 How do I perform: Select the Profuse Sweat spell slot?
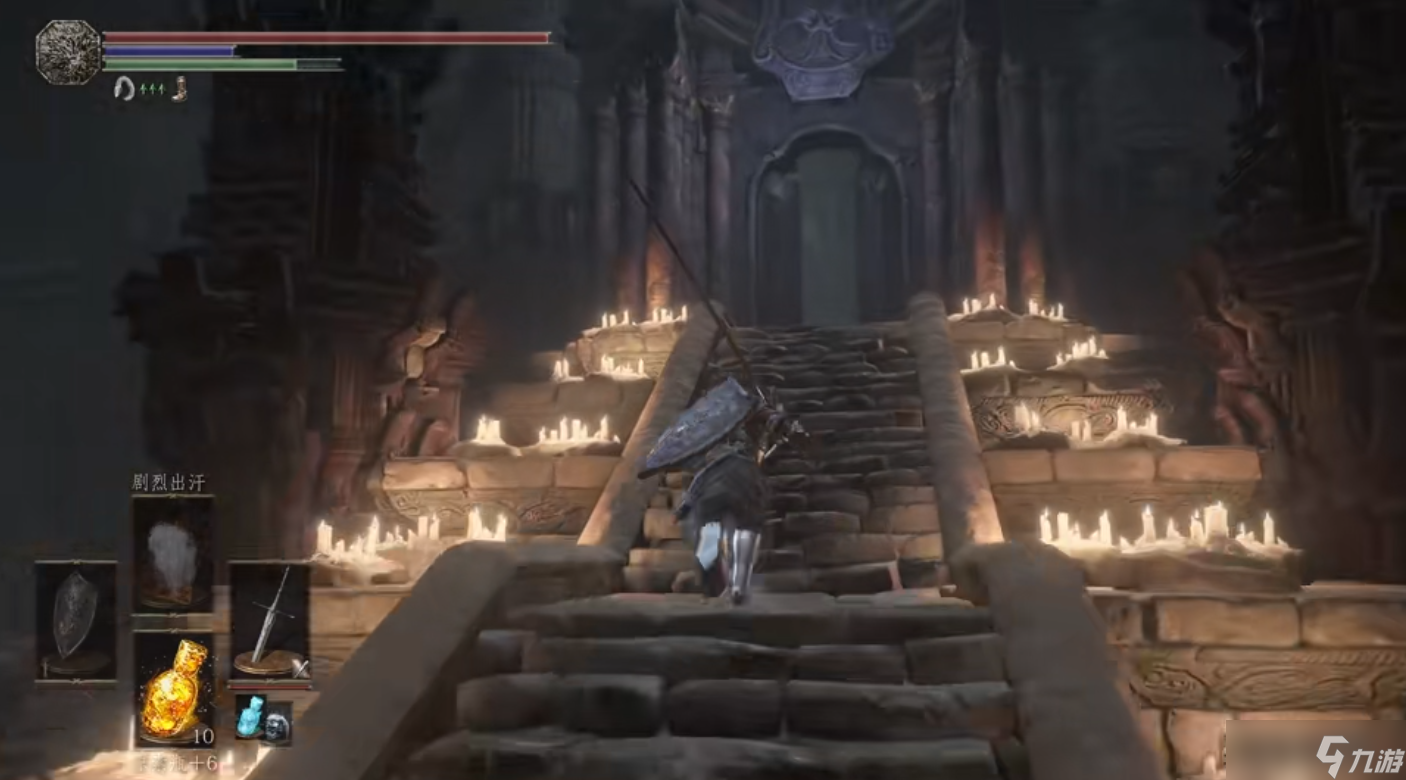click(172, 553)
